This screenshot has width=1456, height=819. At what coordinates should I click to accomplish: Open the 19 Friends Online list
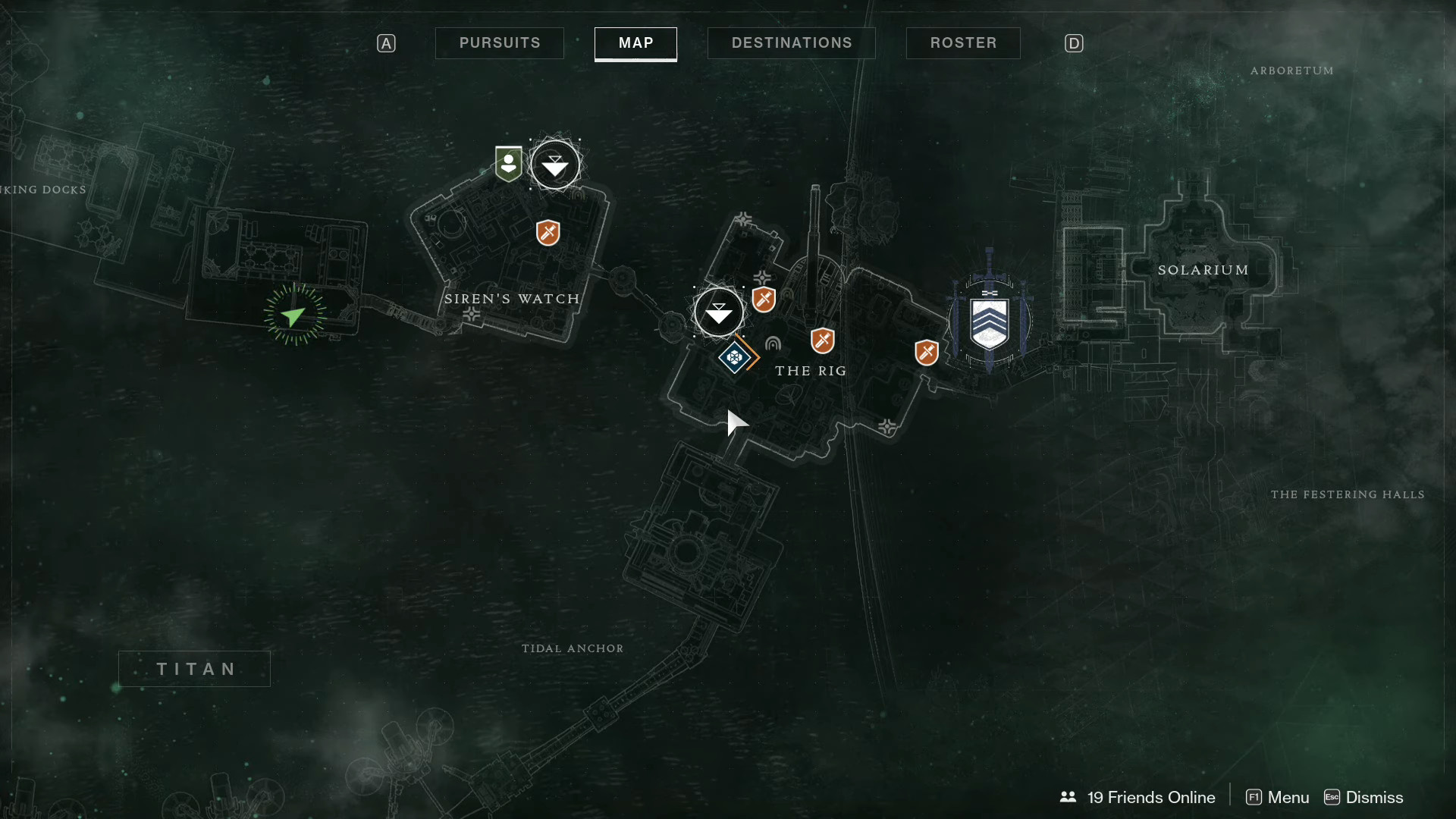pos(1138,797)
